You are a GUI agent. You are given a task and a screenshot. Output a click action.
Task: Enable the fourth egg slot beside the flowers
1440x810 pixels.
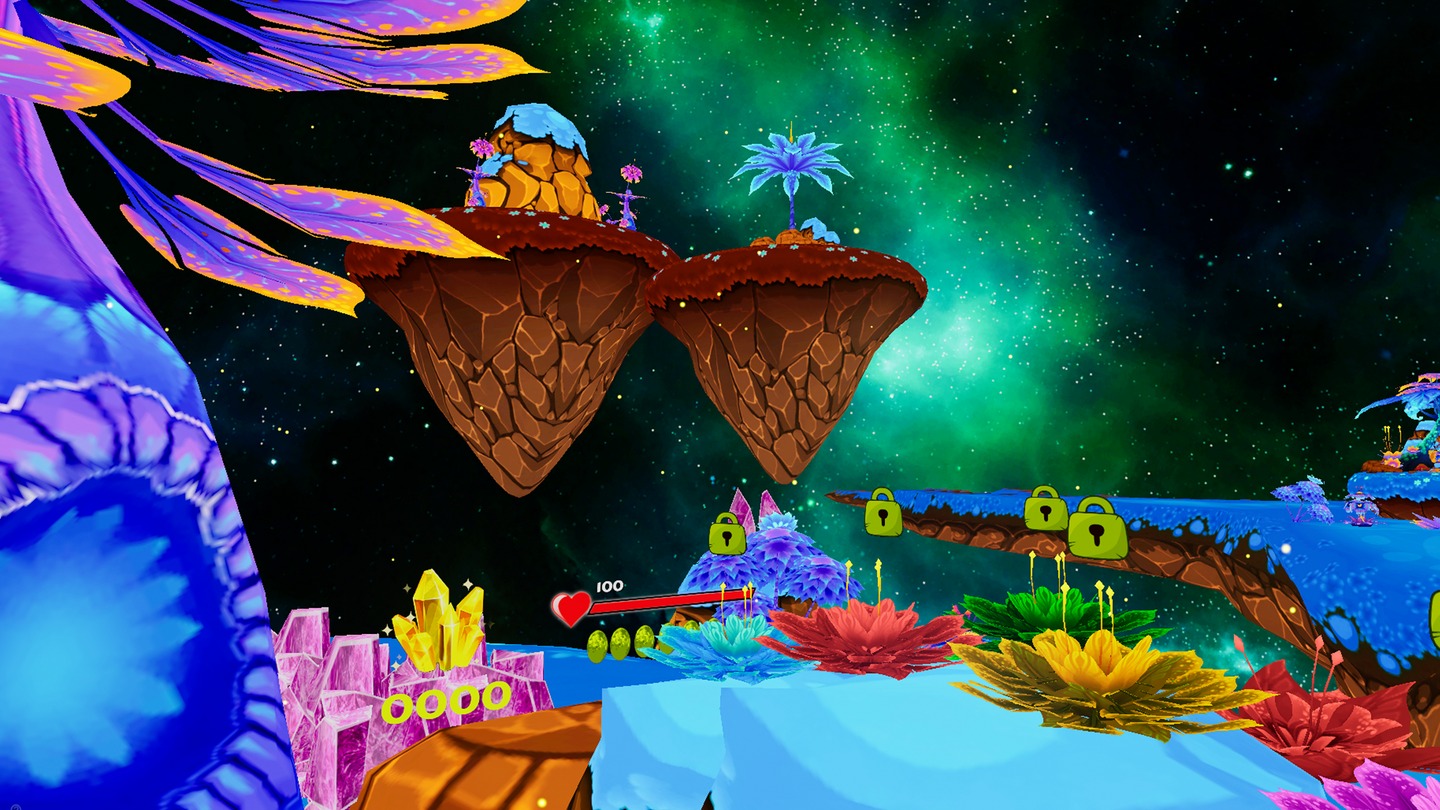pos(690,627)
